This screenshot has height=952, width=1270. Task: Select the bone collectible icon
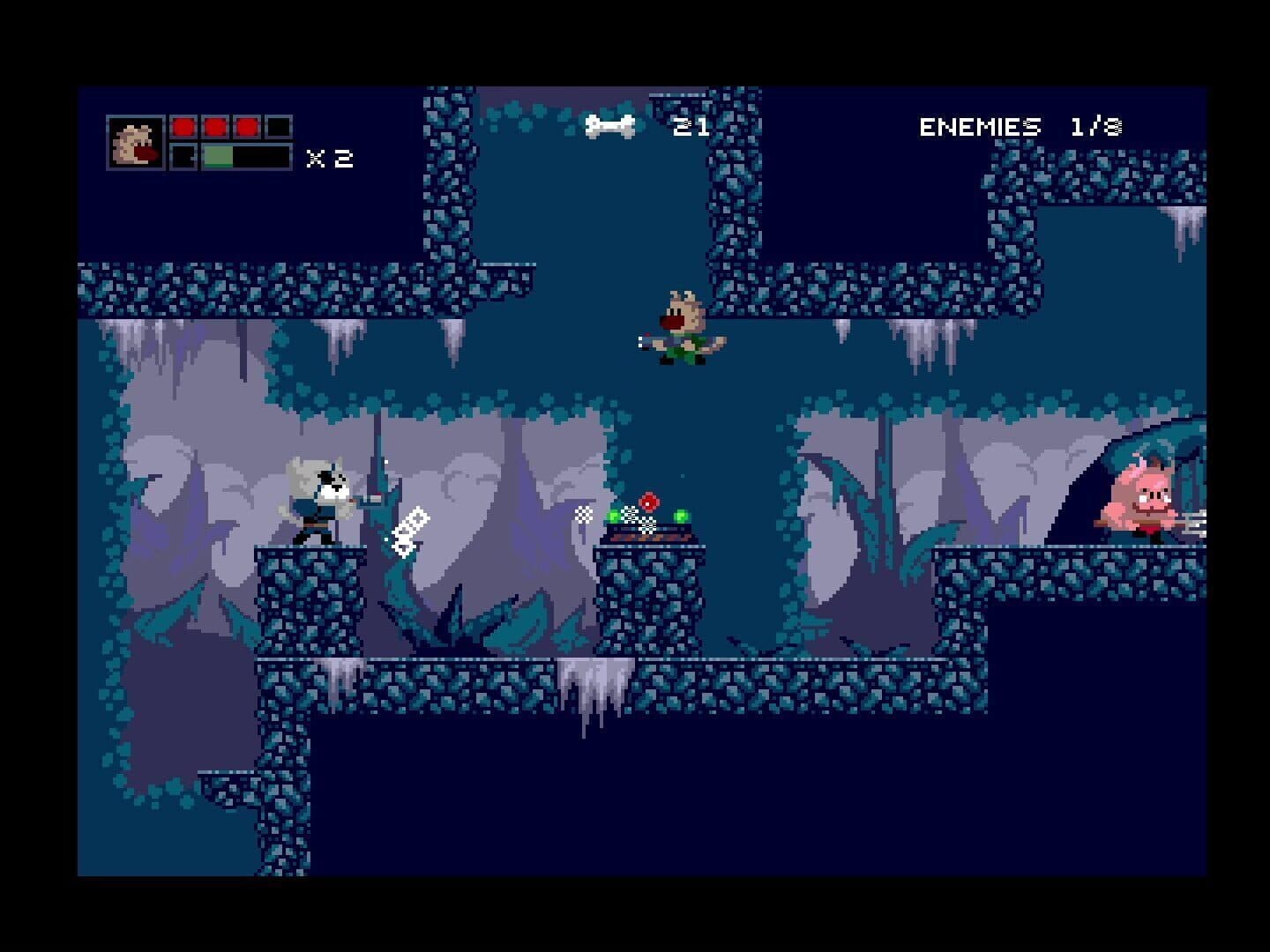pos(609,126)
